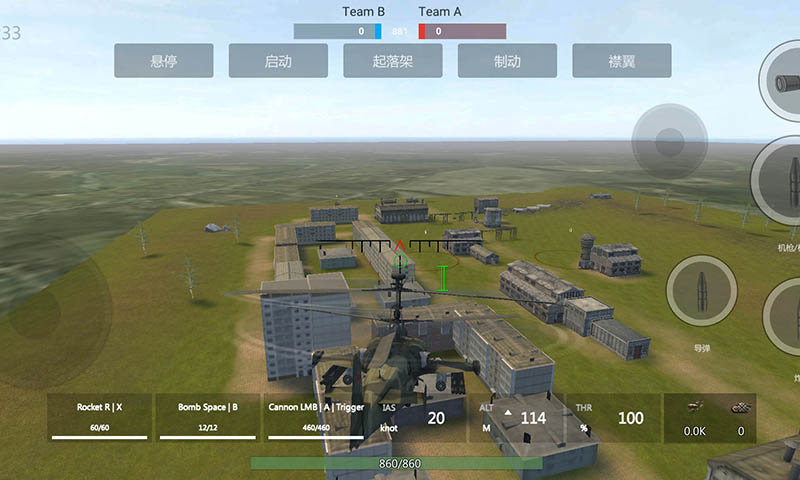This screenshot has width=800, height=480.
Task: Tap the rocket pod weapon button
Action: 783,81
